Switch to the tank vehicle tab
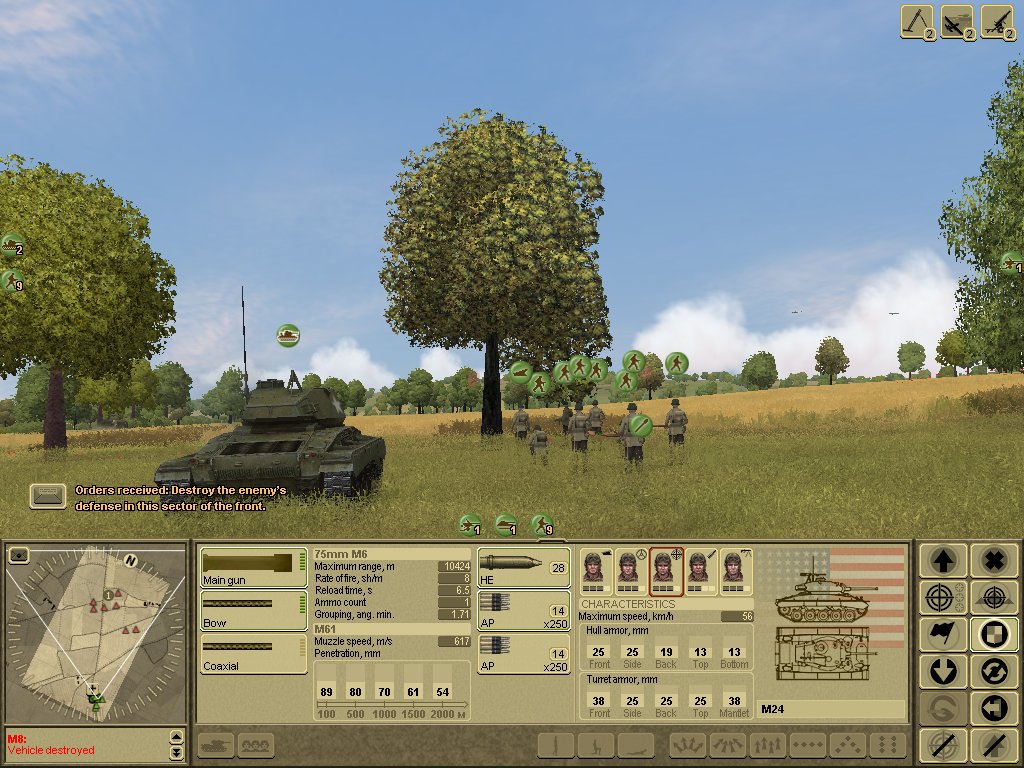Image resolution: width=1024 pixels, height=768 pixels. 216,745
